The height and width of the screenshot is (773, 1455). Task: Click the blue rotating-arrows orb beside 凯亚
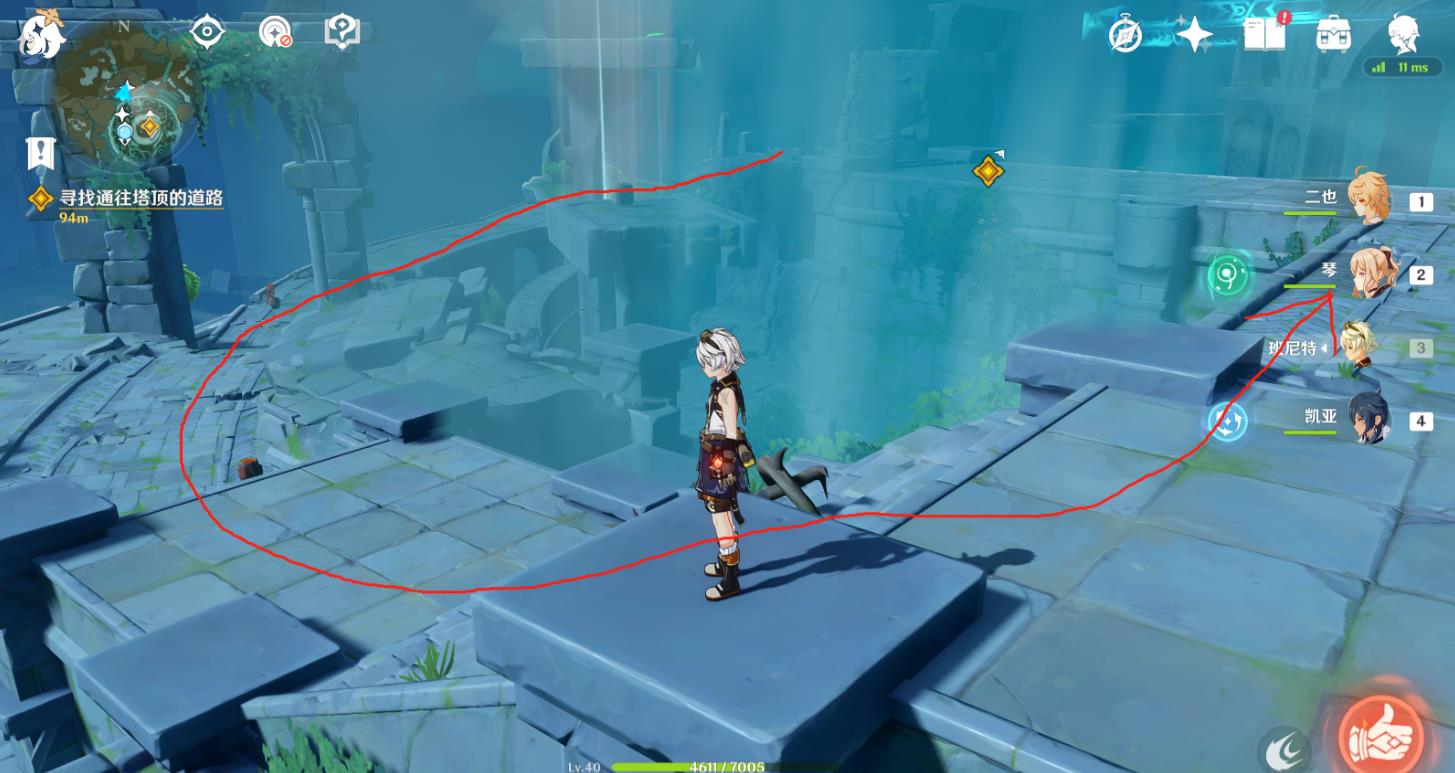point(1226,421)
